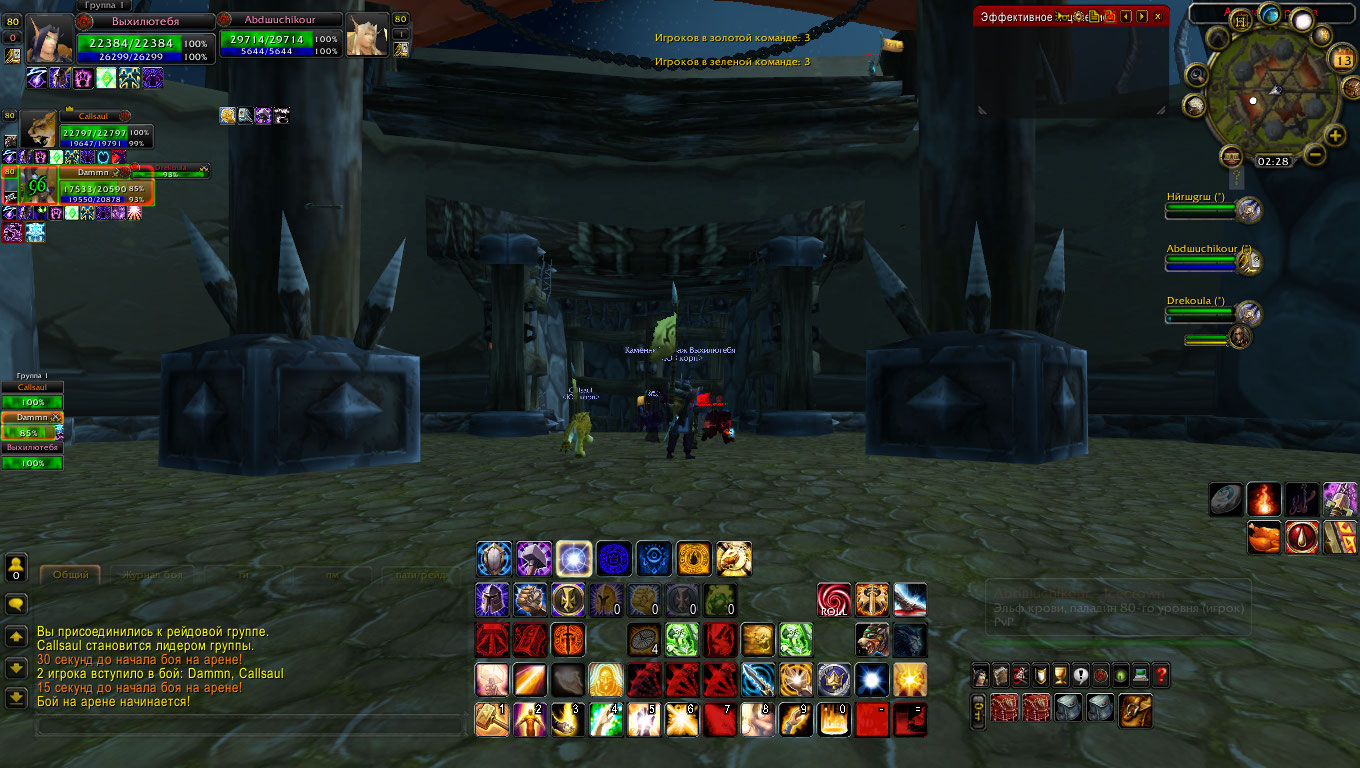
Task: Open the Общий chat tab
Action: pyautogui.click(x=70, y=575)
